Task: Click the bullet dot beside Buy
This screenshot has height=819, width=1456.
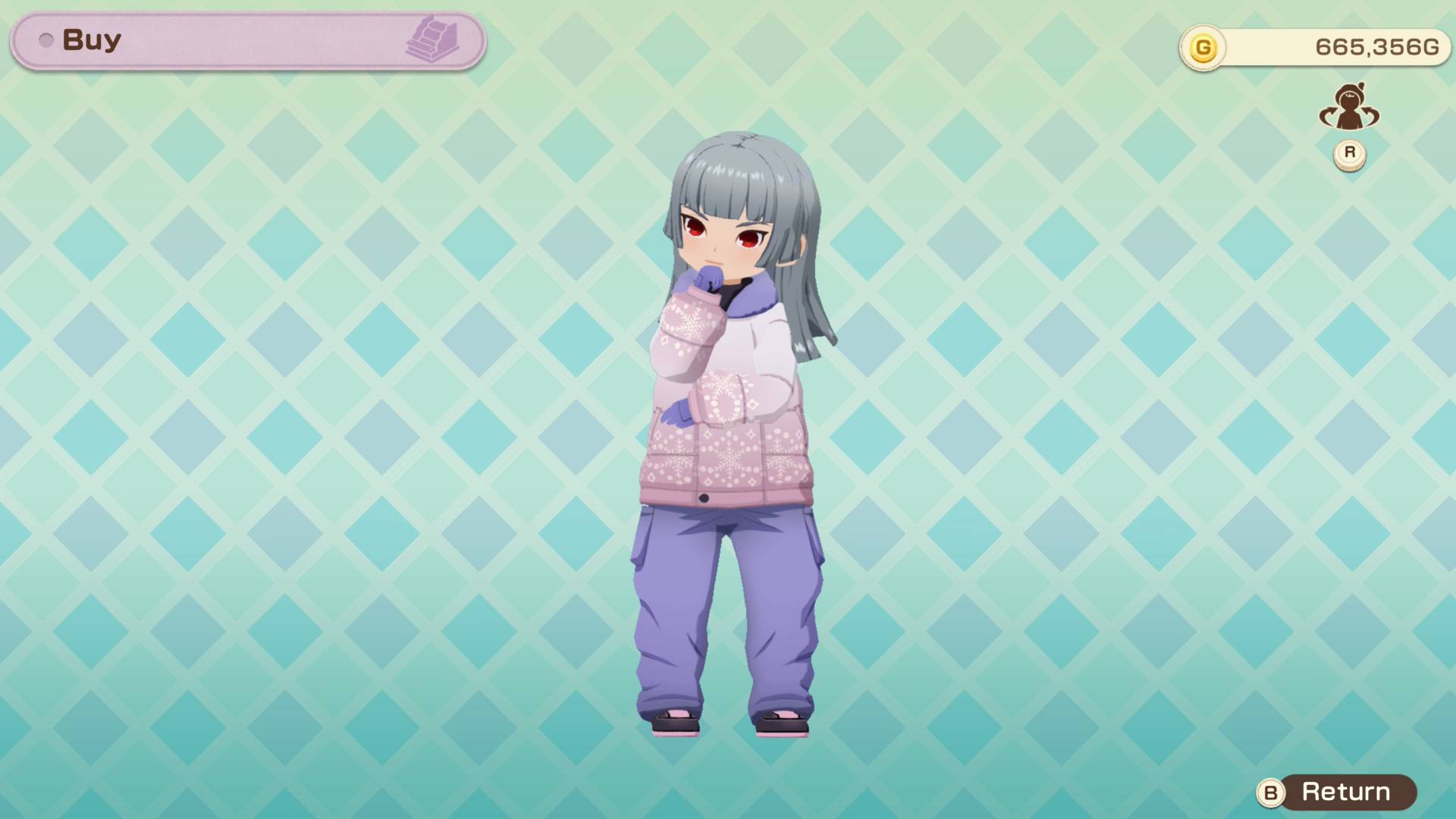Action: click(47, 40)
